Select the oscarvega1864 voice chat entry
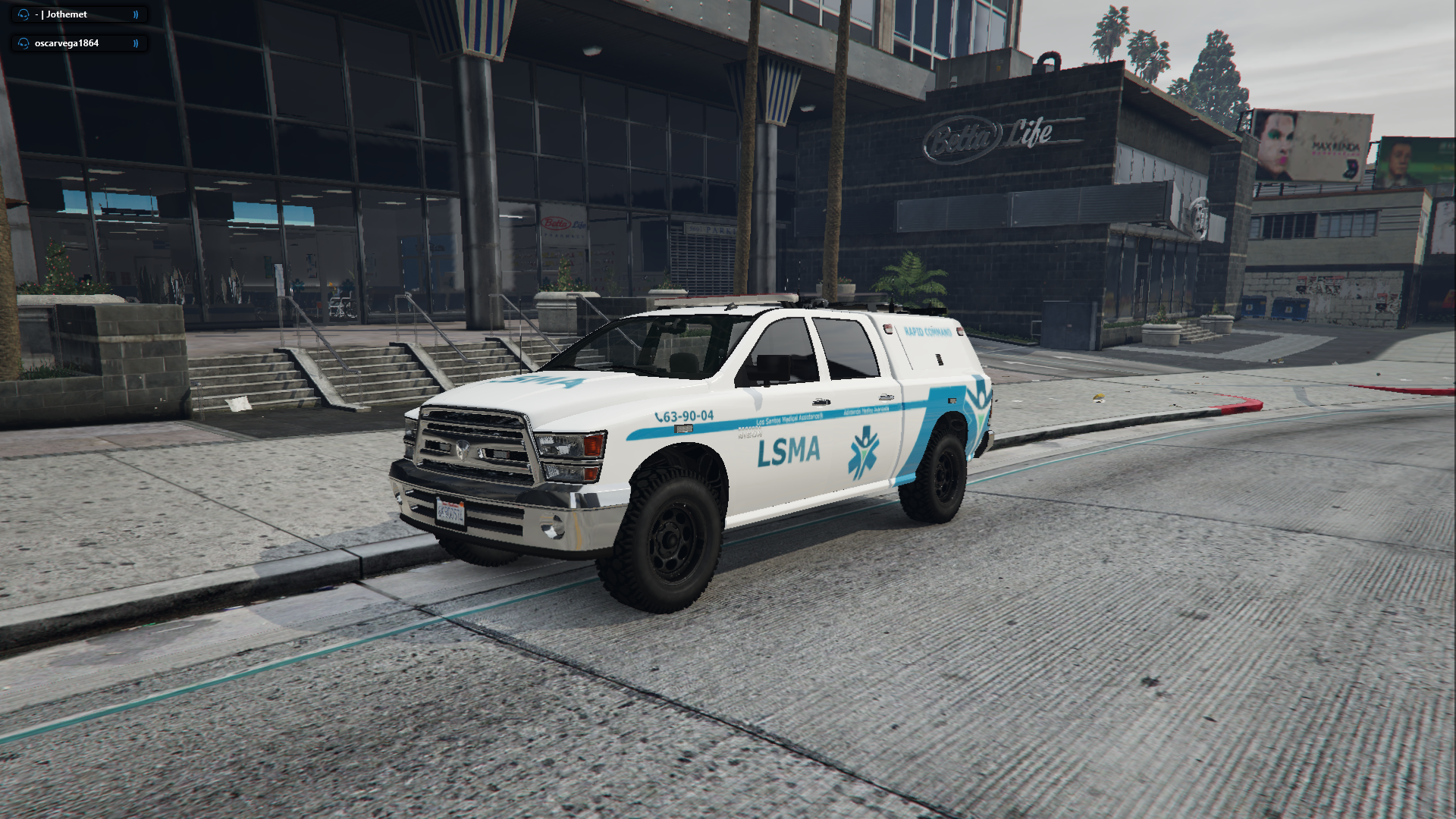1456x819 pixels. click(x=79, y=43)
